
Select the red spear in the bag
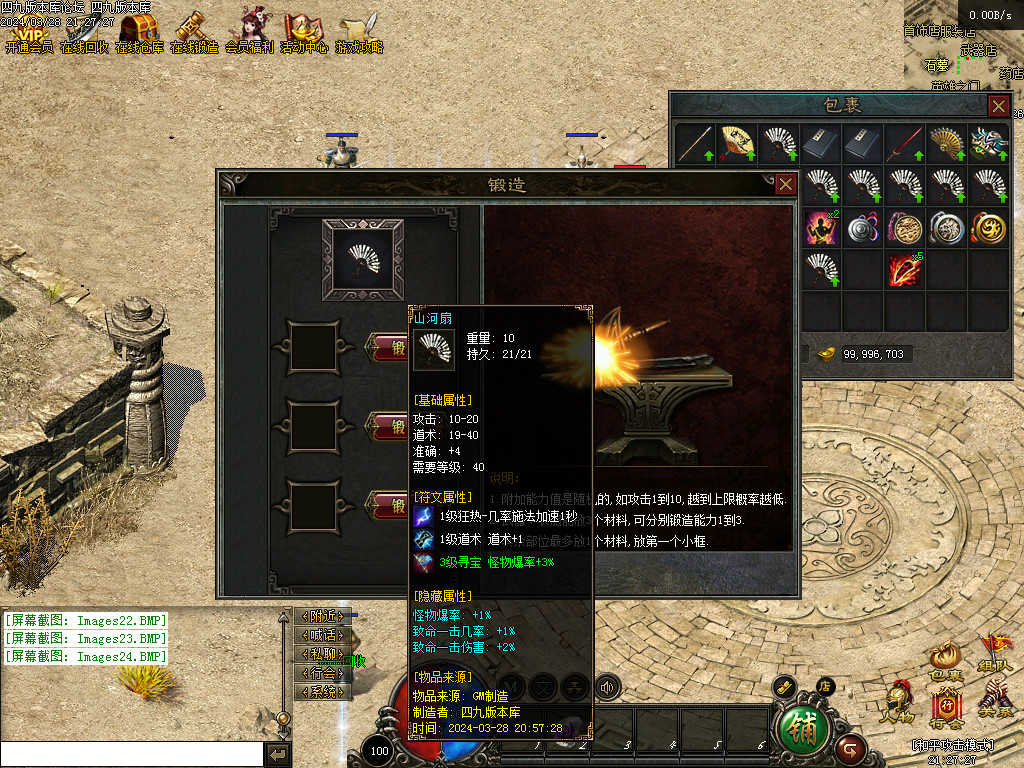click(x=904, y=144)
